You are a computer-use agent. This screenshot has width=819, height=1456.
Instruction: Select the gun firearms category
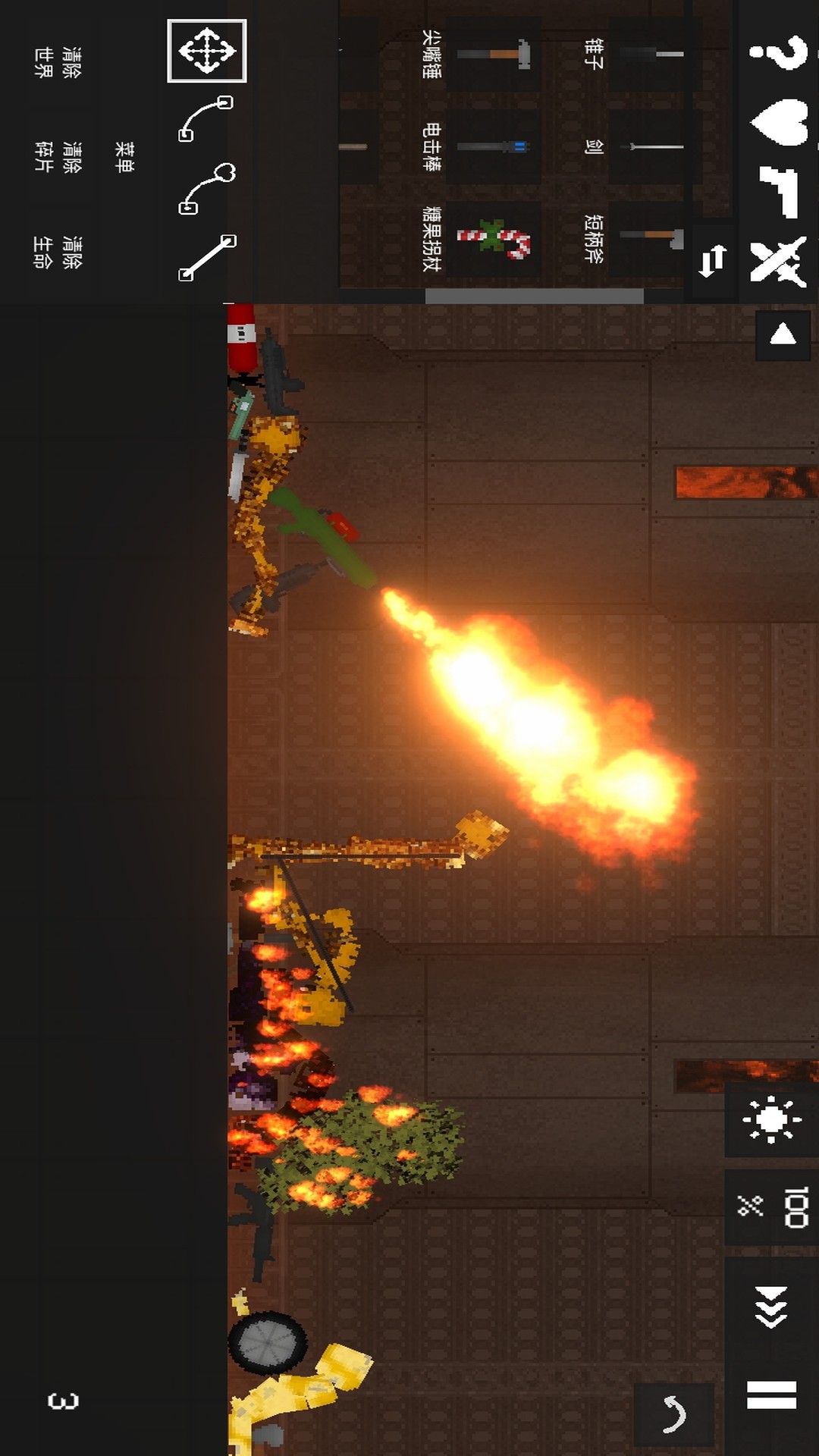tap(778, 191)
